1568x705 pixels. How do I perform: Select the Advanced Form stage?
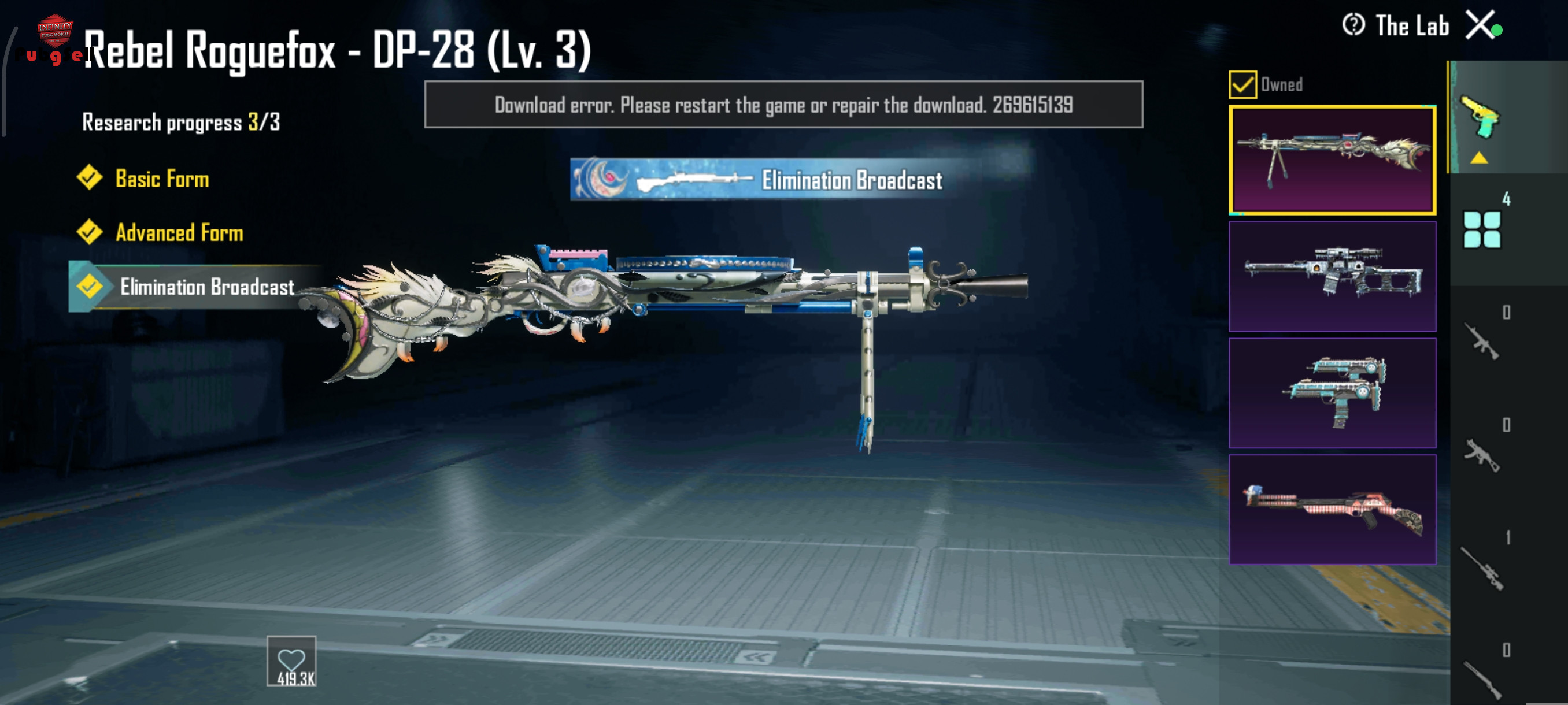point(178,233)
